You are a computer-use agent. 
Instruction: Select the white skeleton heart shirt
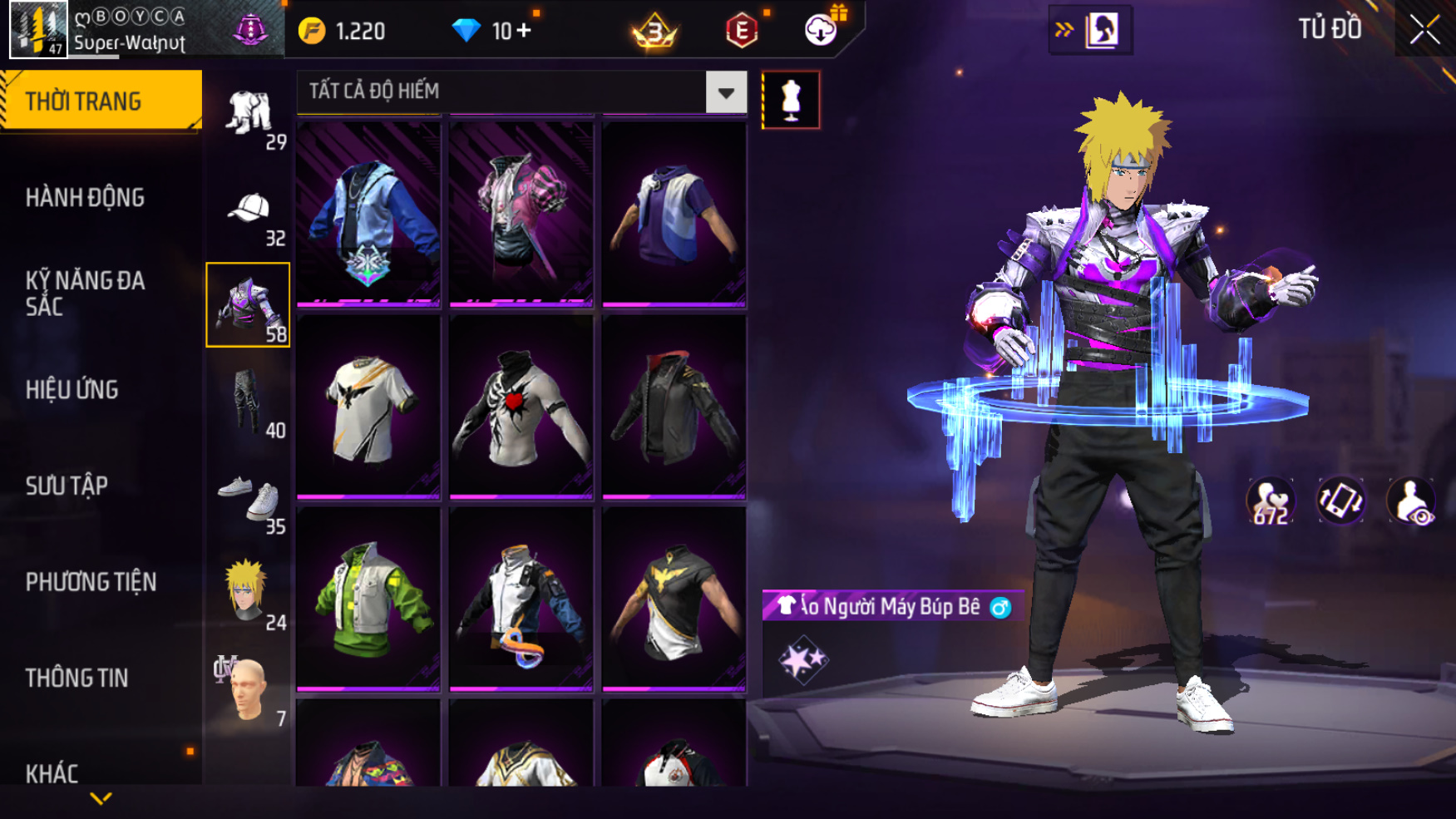pyautogui.click(x=521, y=407)
